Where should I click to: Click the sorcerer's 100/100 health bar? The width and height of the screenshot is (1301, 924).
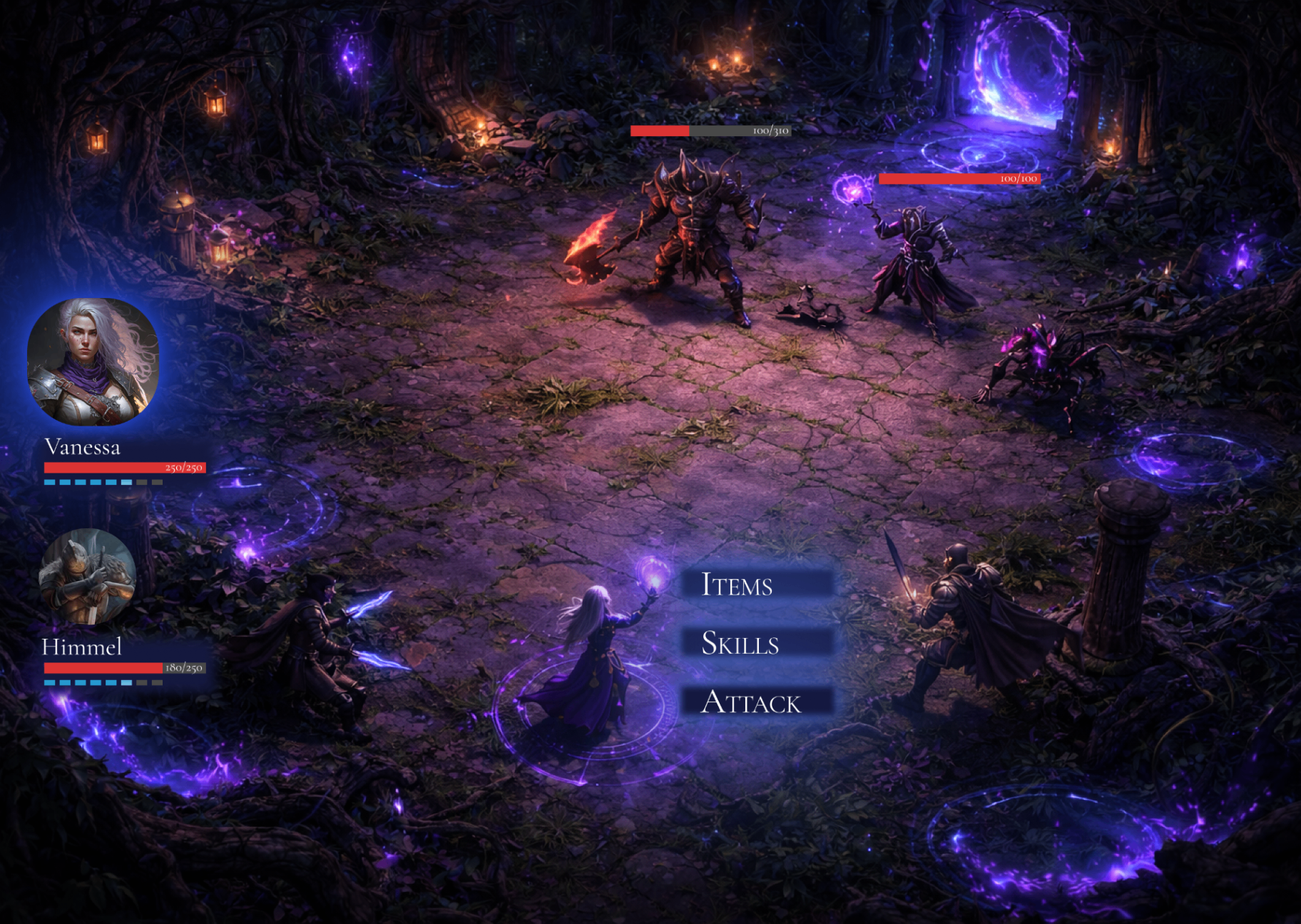tap(959, 179)
